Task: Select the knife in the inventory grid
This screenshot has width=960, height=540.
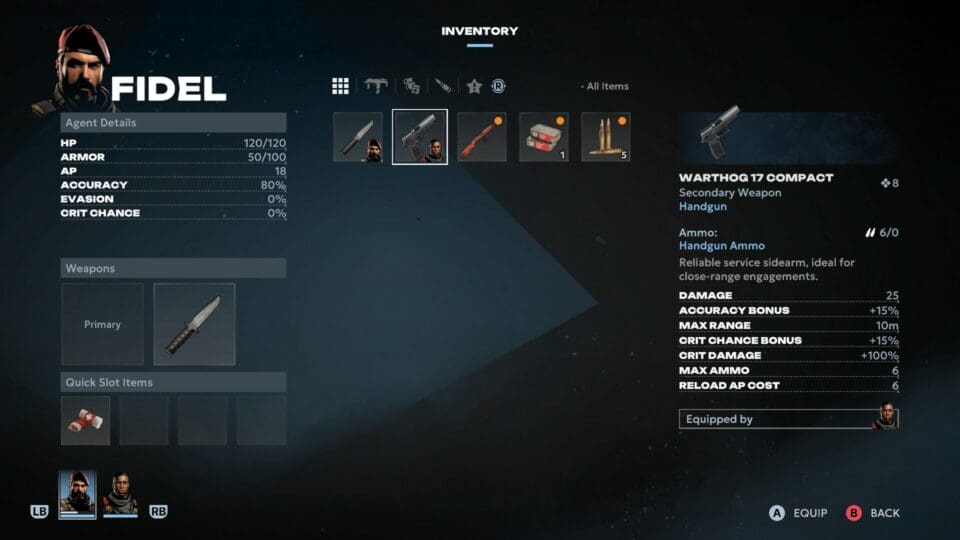Action: point(358,137)
